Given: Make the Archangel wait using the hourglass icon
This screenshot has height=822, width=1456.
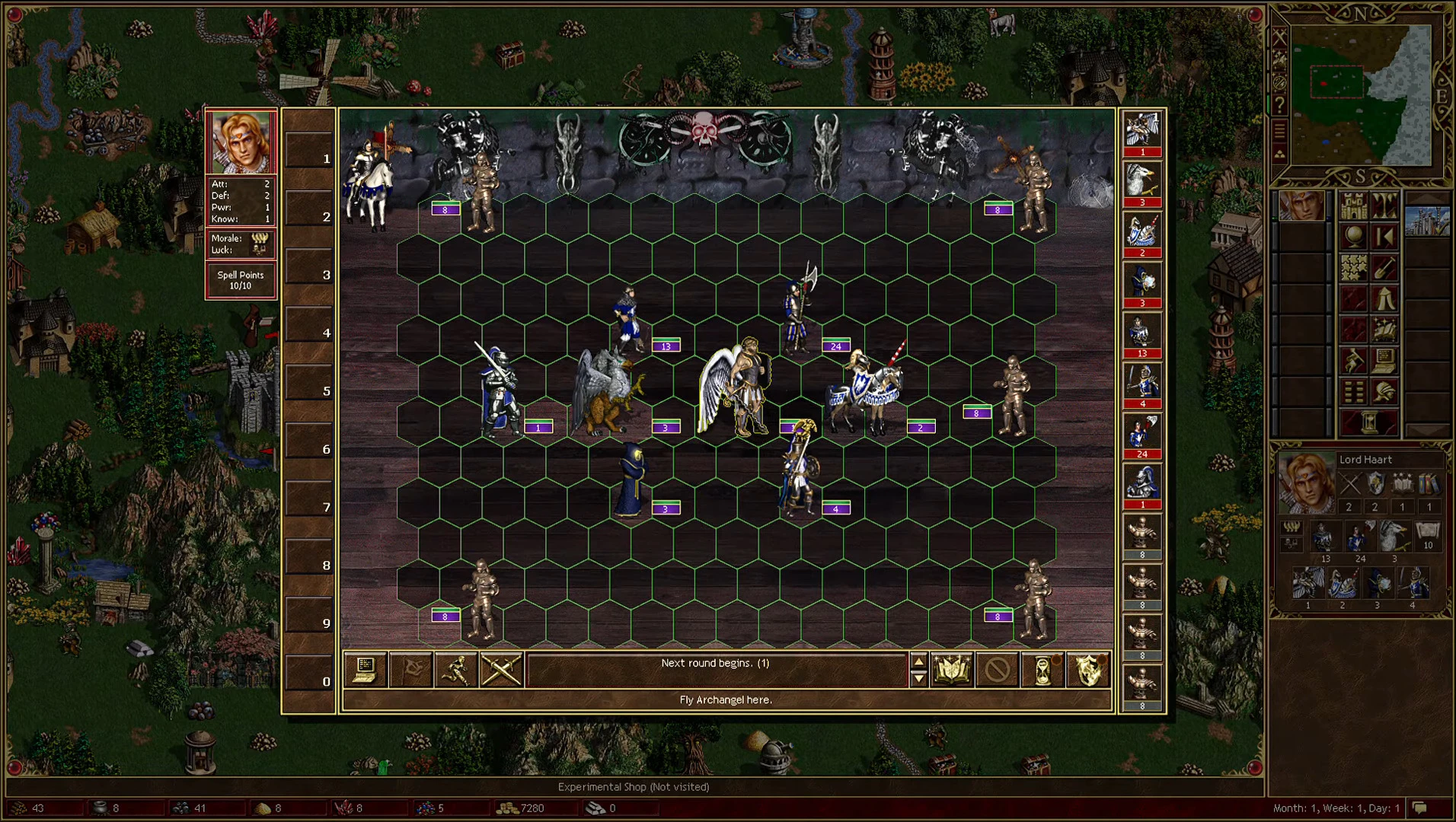Looking at the screenshot, I should click(1042, 670).
